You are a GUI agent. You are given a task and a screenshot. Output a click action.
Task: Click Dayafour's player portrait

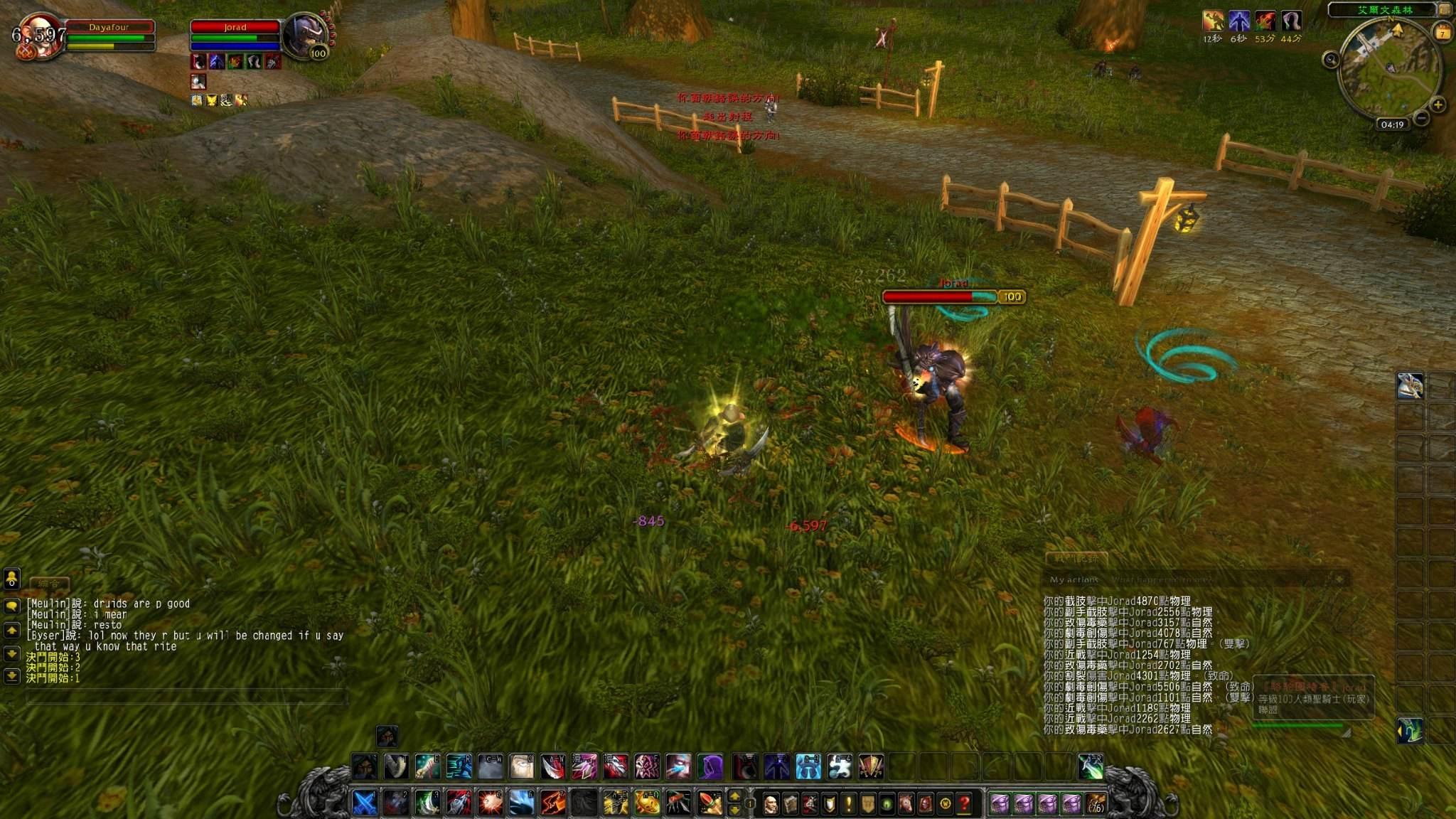click(38, 37)
